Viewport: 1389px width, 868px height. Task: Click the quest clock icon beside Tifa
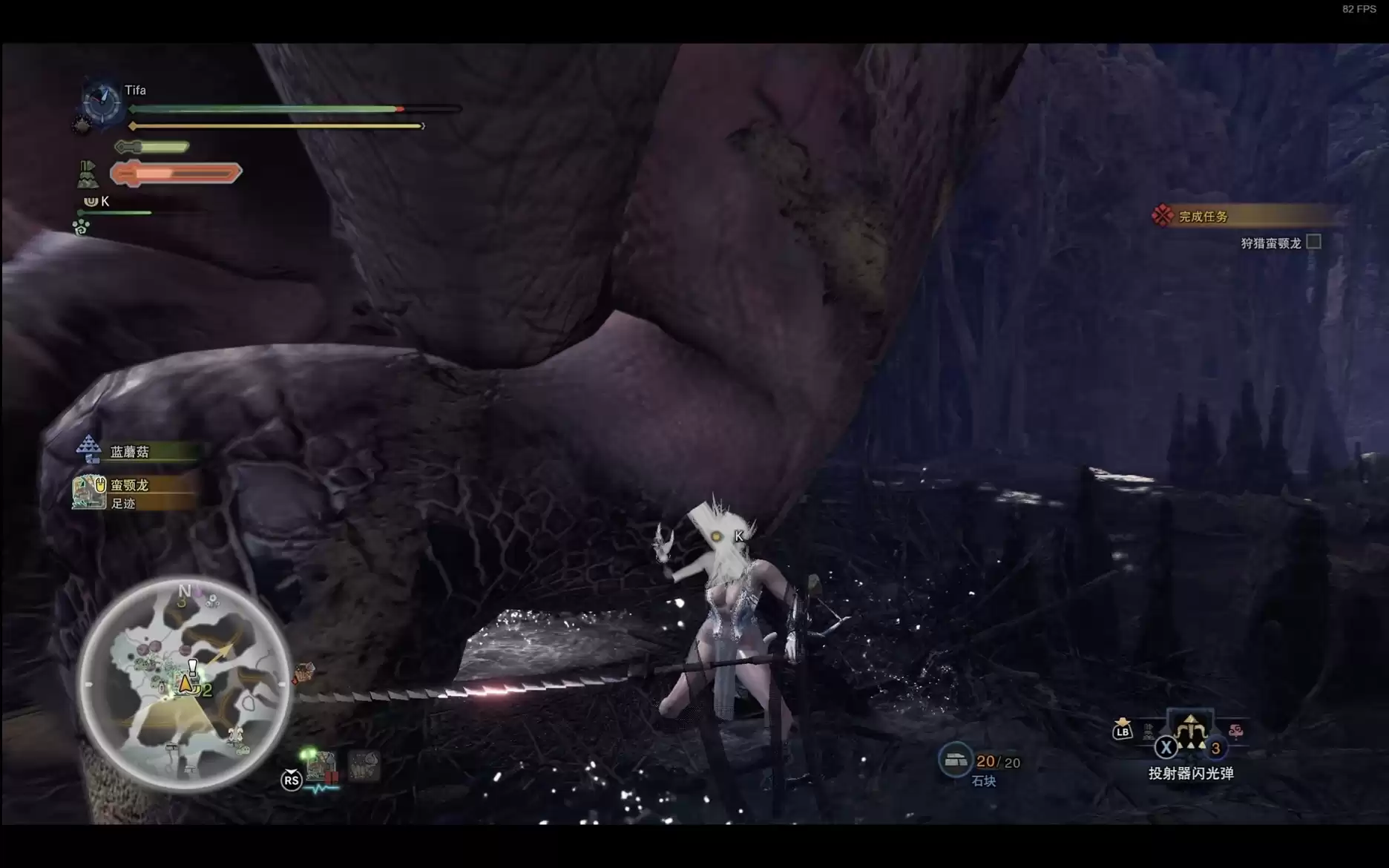coord(102,101)
